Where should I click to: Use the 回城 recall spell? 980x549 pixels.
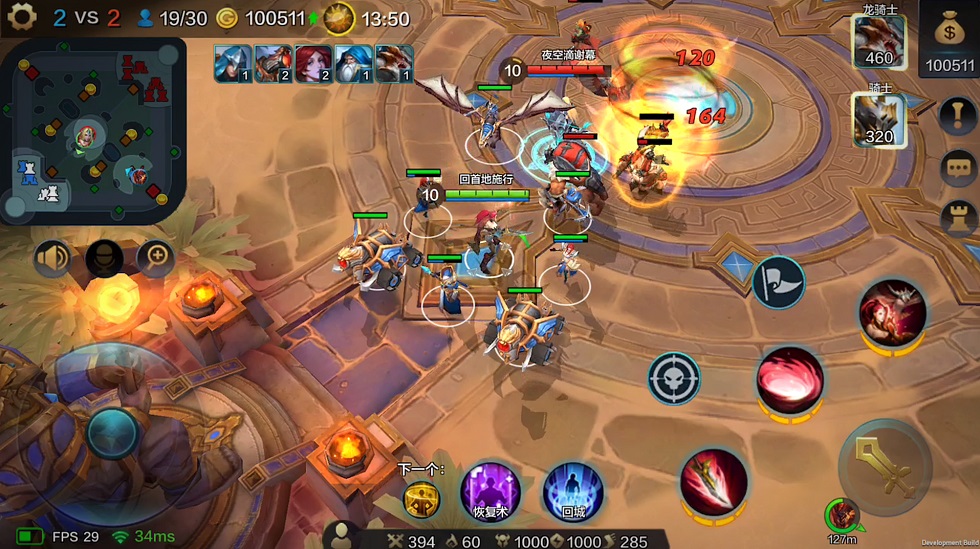(573, 491)
